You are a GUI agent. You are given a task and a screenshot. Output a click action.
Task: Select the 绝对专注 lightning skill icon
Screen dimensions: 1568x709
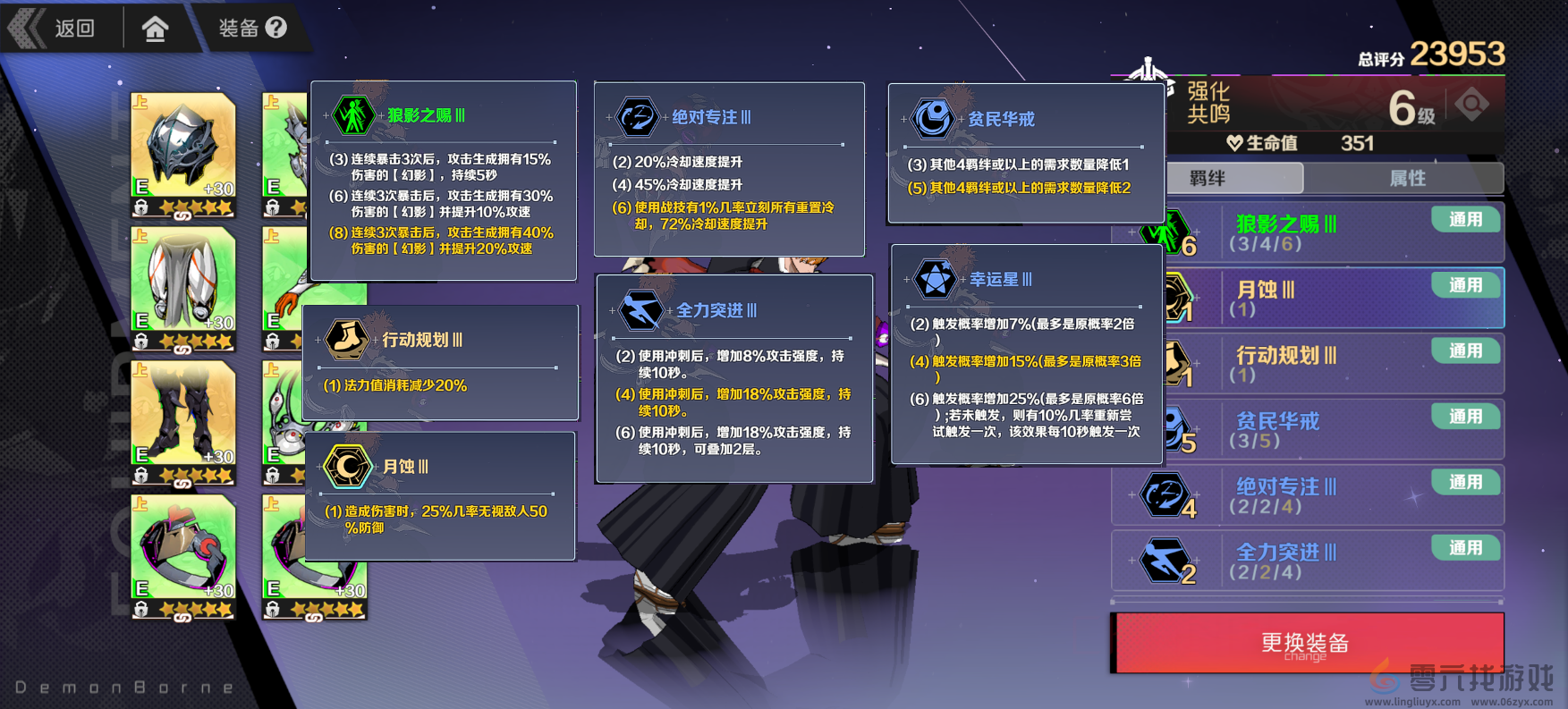coord(637,117)
